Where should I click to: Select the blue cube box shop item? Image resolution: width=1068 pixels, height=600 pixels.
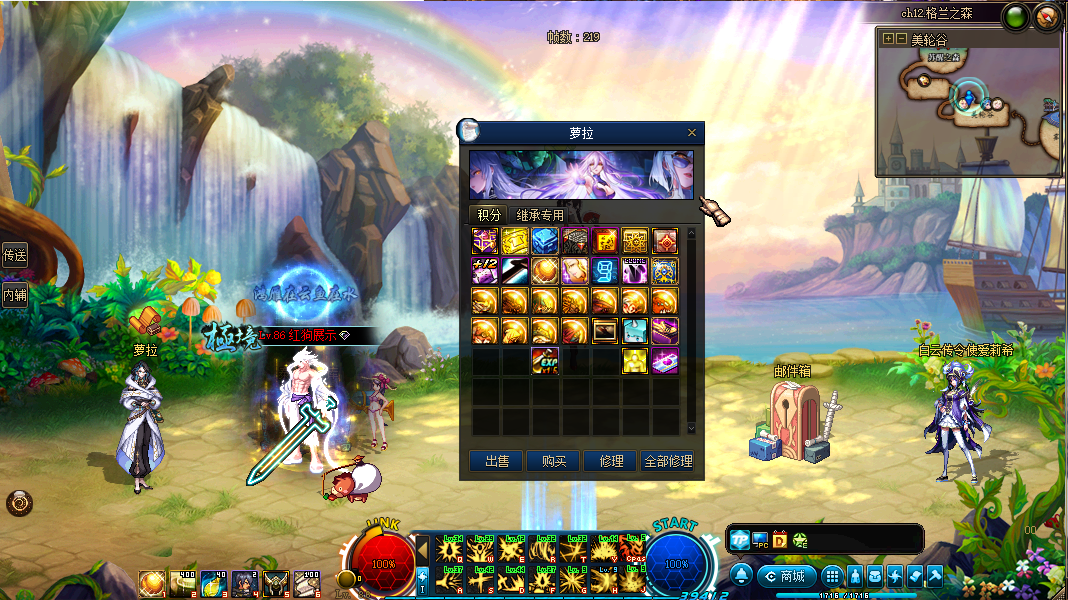(545, 241)
